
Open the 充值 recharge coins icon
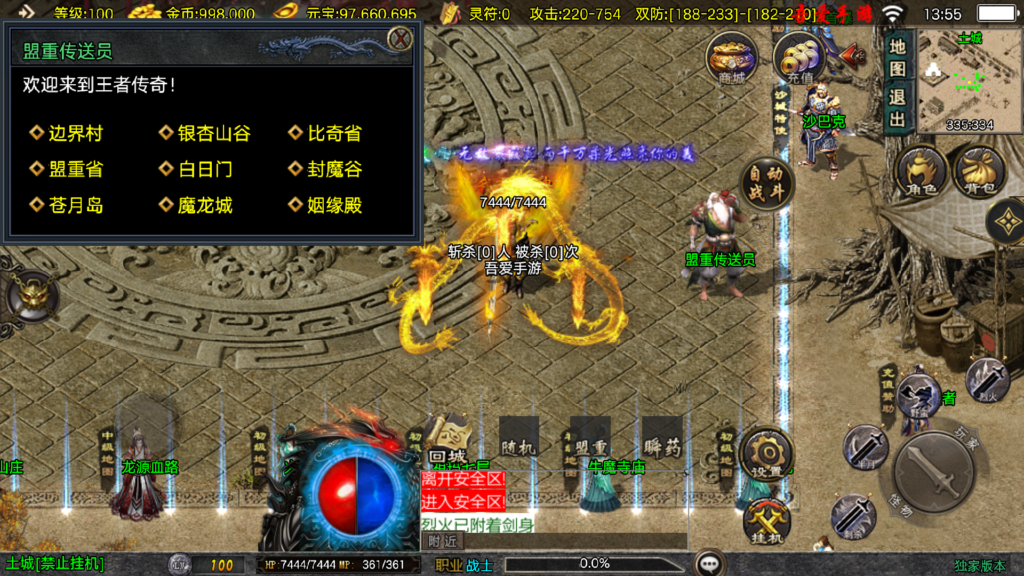[799, 57]
